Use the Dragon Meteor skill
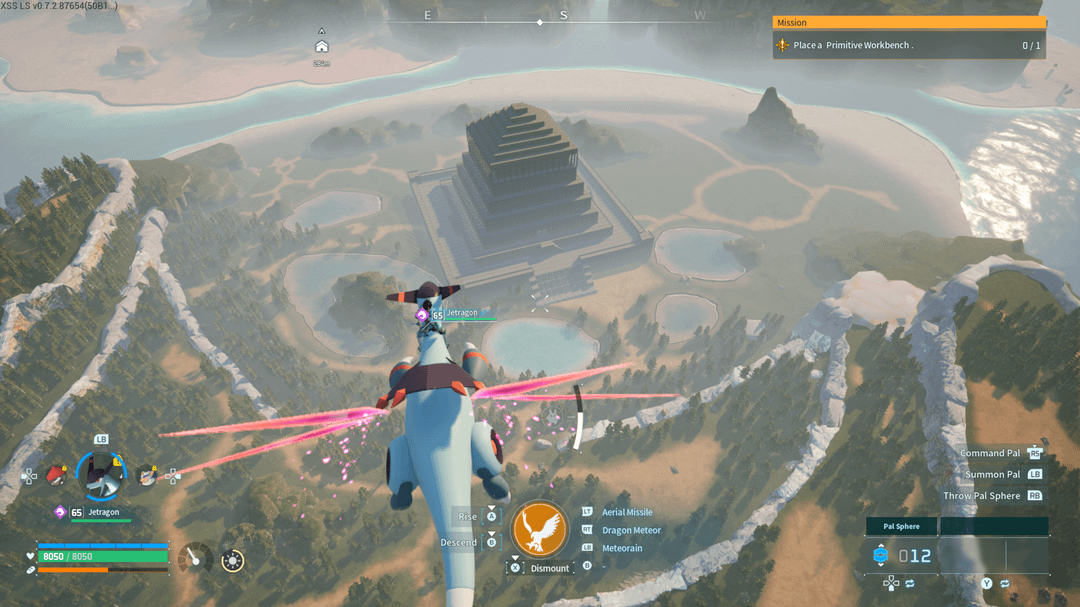The height and width of the screenshot is (607, 1080). pyautogui.click(x=631, y=530)
